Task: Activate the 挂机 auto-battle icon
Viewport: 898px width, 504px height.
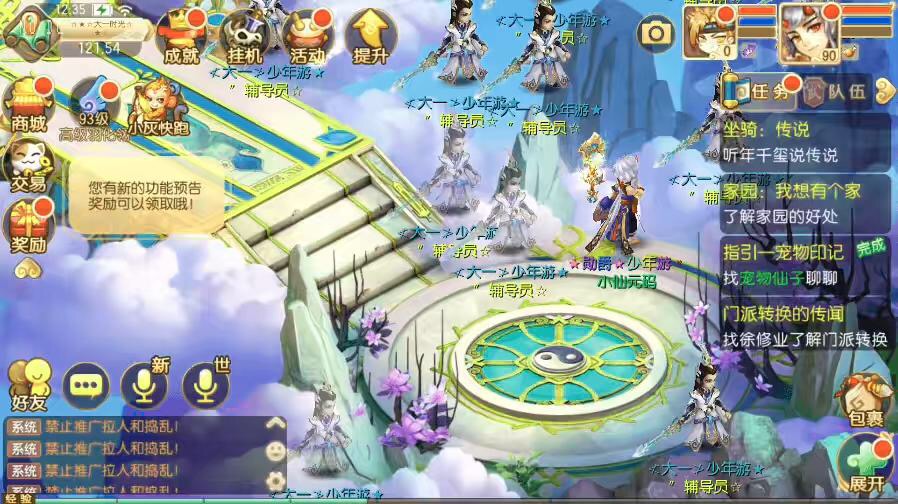Action: pyautogui.click(x=243, y=39)
